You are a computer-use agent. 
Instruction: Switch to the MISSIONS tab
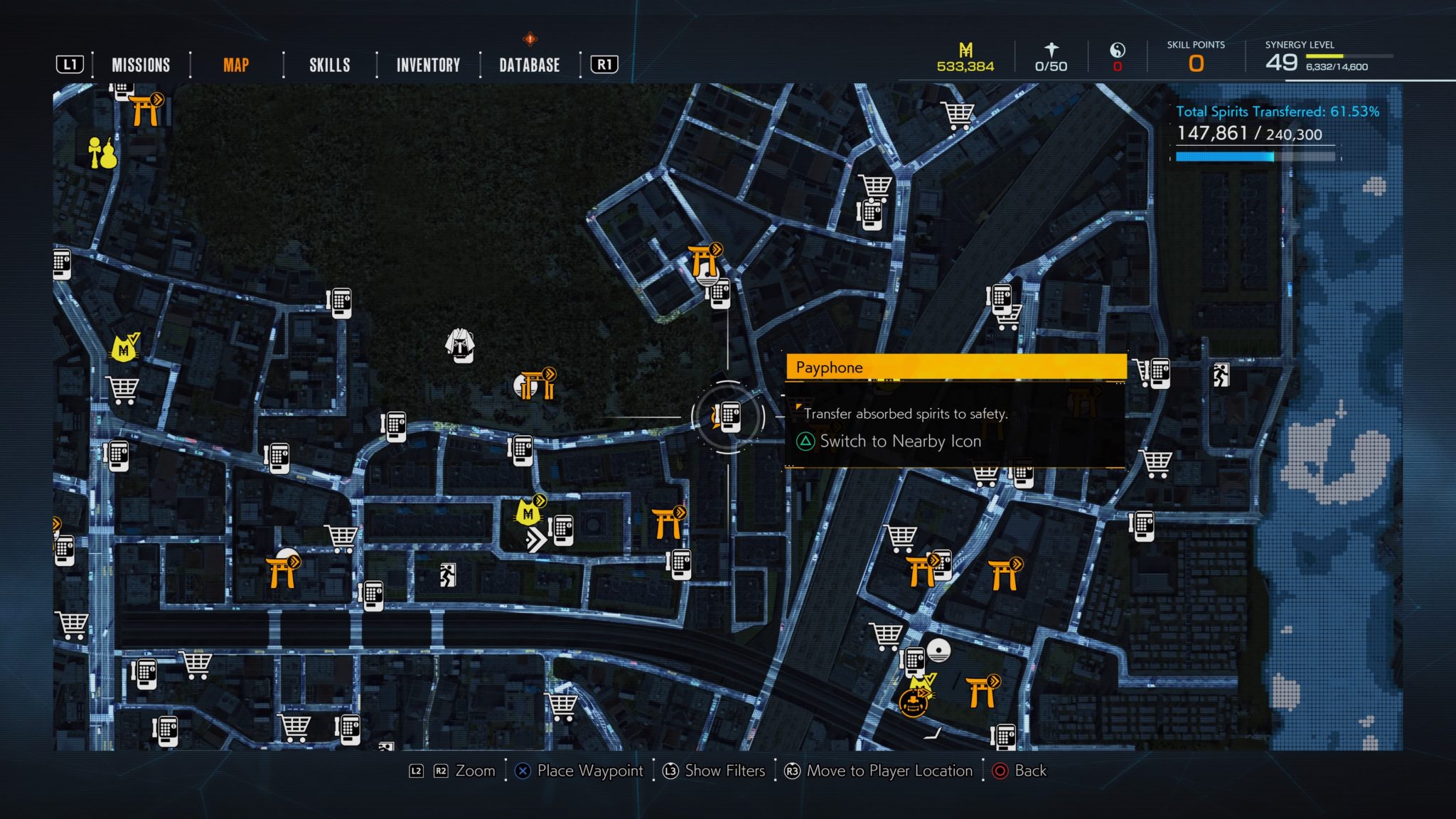[140, 65]
